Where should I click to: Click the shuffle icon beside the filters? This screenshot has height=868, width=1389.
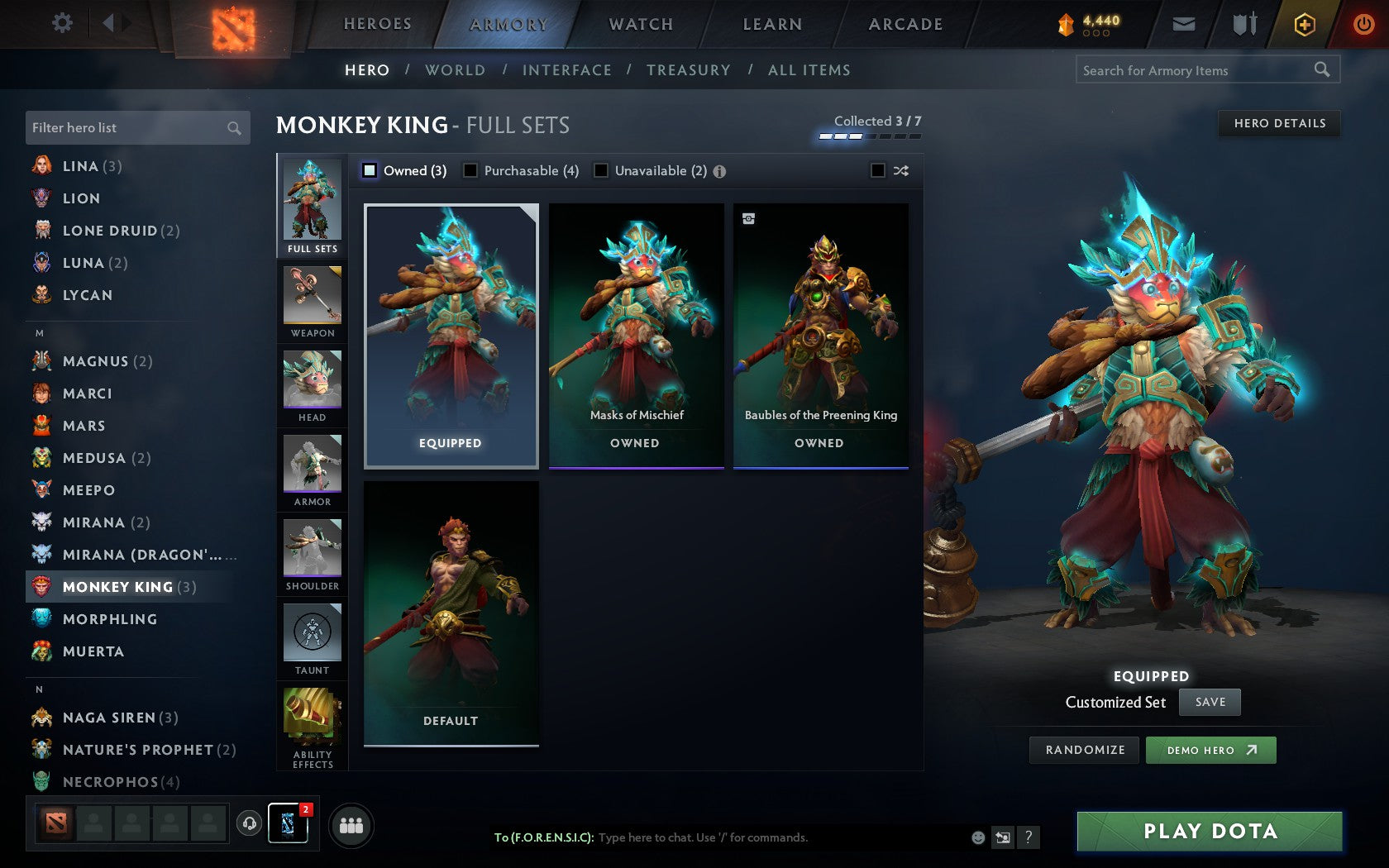coord(901,170)
